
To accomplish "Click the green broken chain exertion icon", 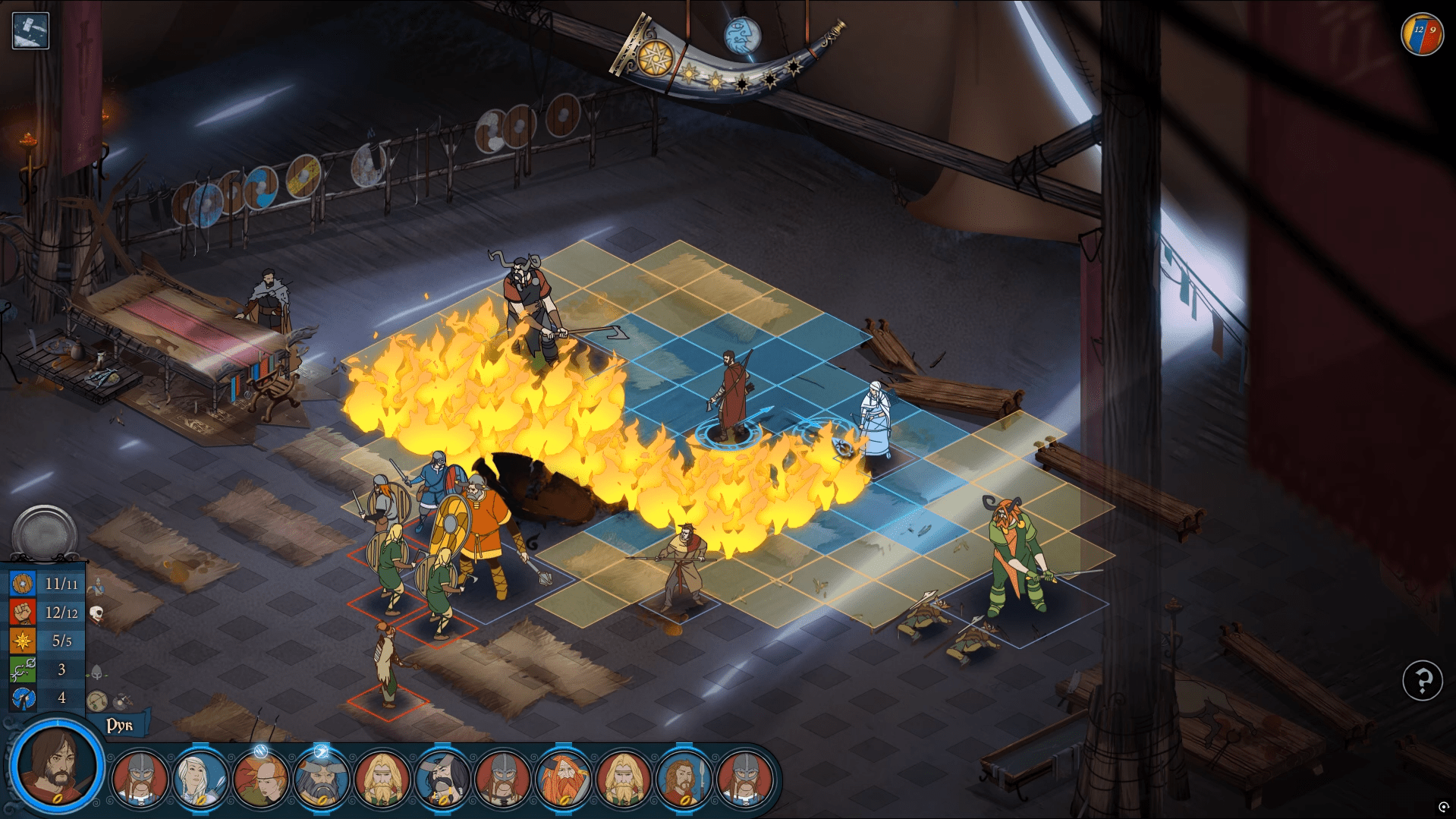I will (22, 669).
